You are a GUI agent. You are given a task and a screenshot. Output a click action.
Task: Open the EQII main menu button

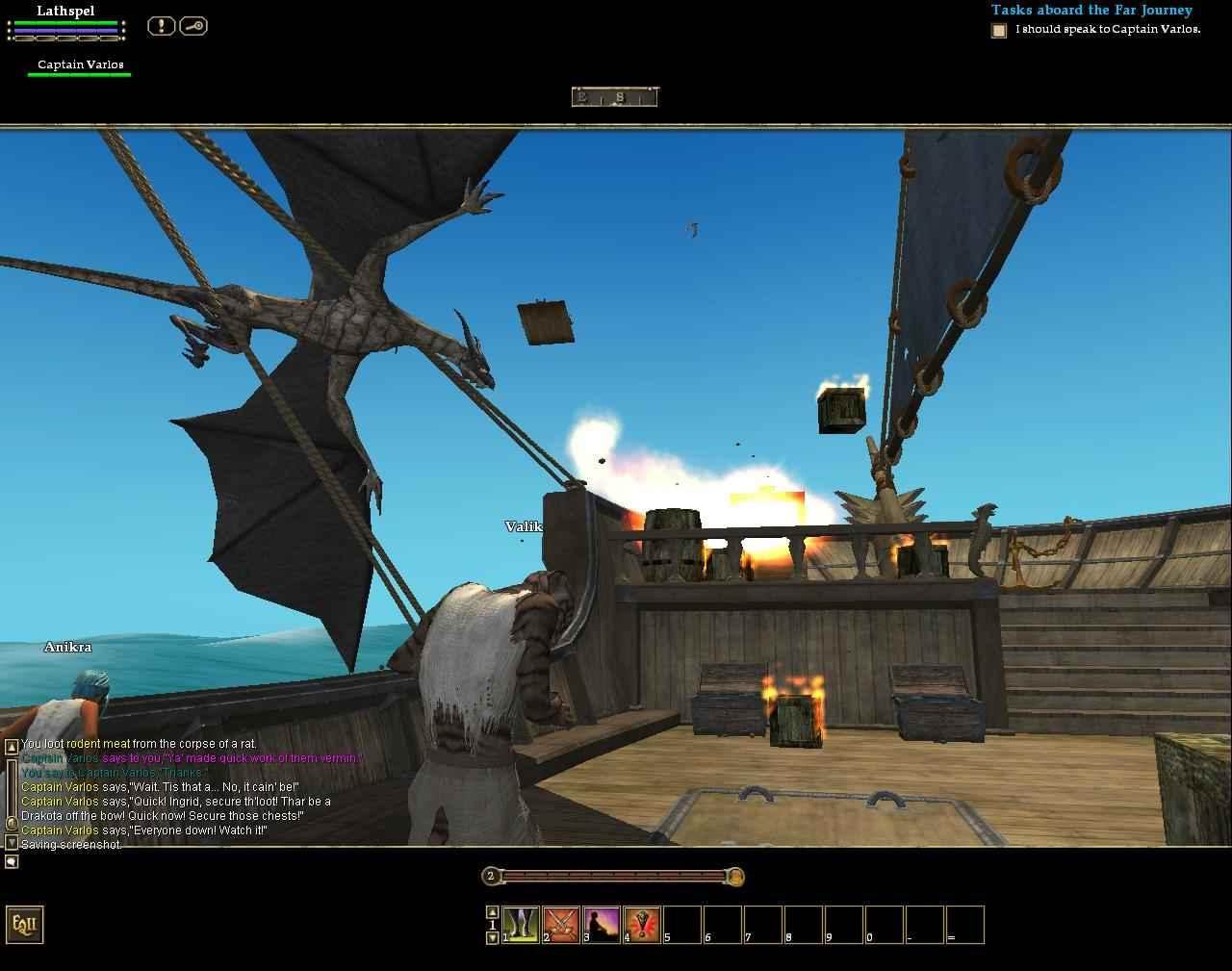pos(24,924)
